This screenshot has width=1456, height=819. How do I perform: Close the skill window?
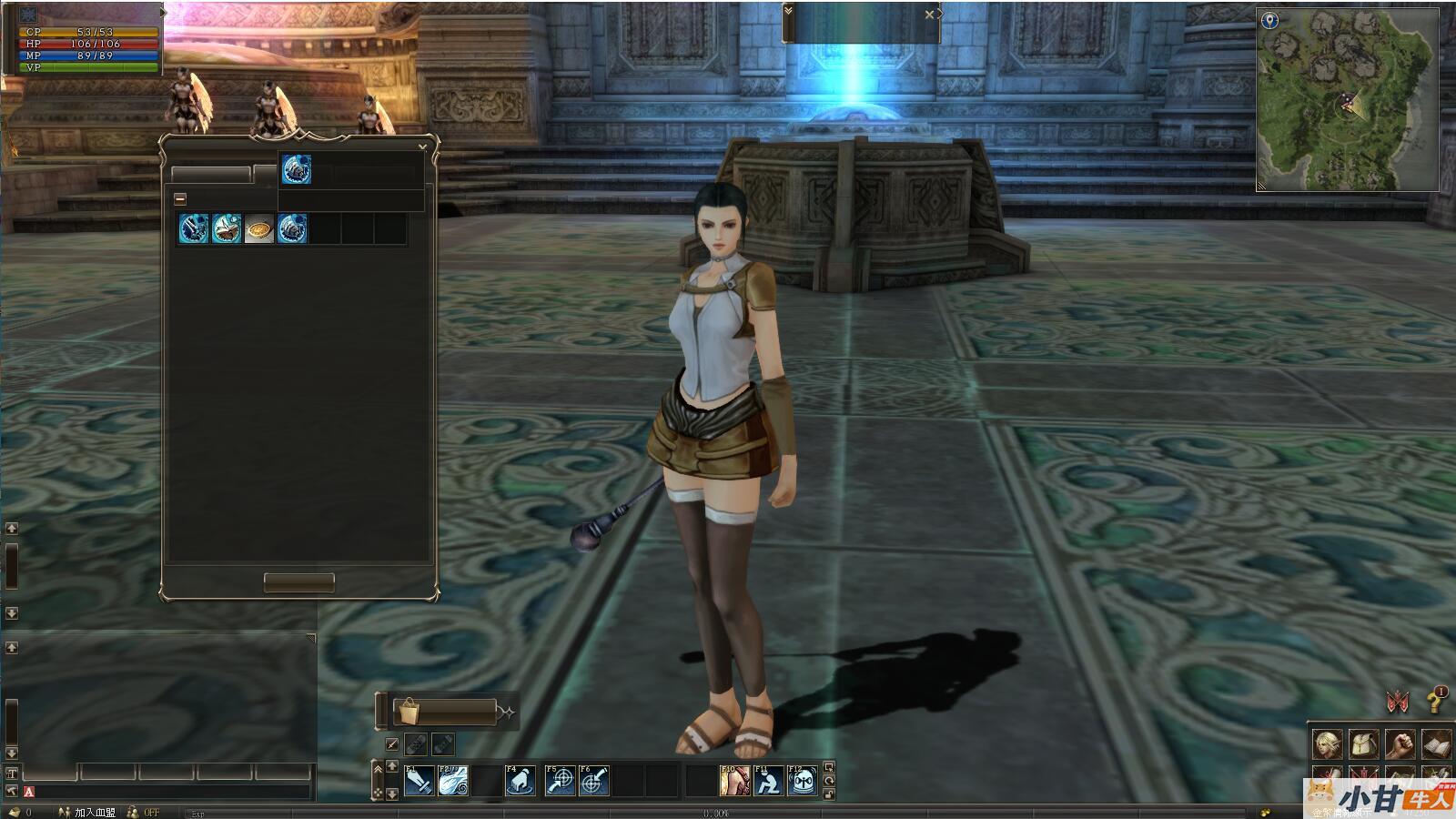pyautogui.click(x=422, y=147)
